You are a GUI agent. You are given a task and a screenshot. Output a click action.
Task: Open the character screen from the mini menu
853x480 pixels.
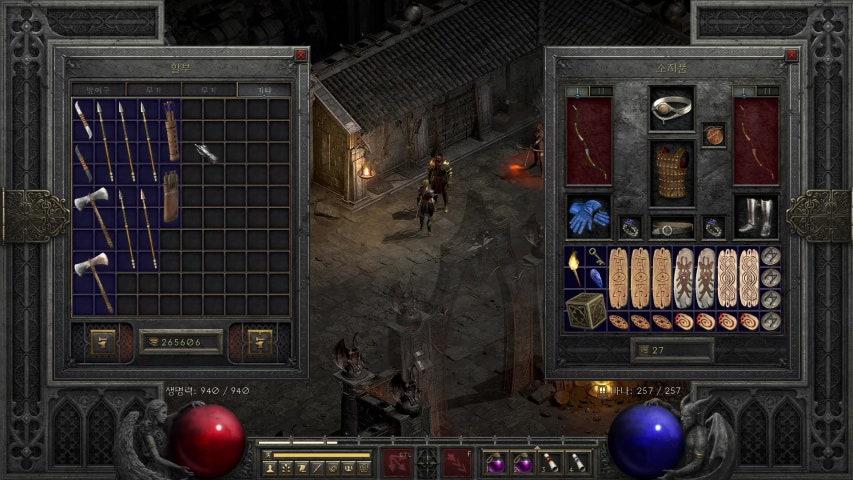[x=270, y=467]
